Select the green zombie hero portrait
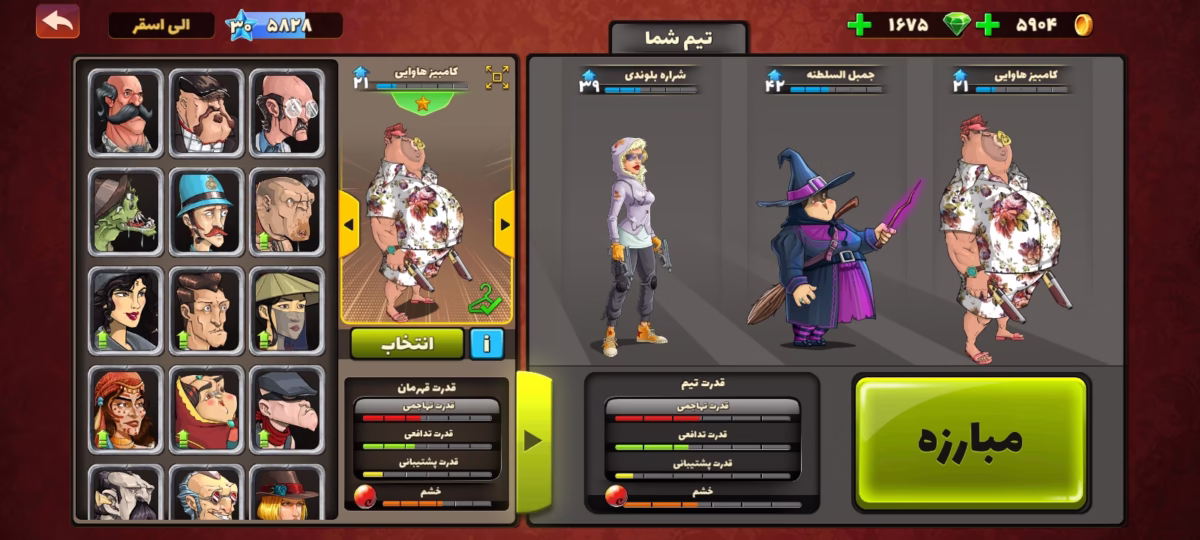This screenshot has width=1200, height=540. pos(125,211)
